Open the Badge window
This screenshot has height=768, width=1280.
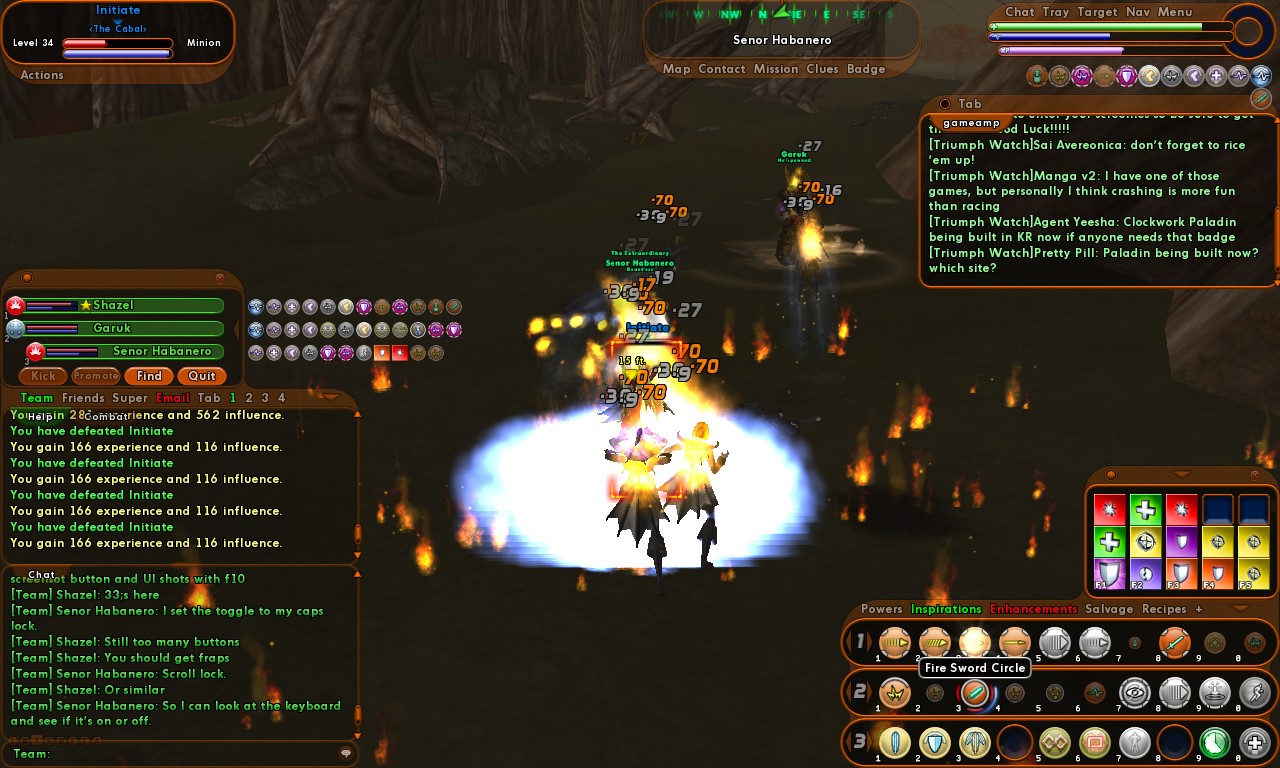pos(866,69)
